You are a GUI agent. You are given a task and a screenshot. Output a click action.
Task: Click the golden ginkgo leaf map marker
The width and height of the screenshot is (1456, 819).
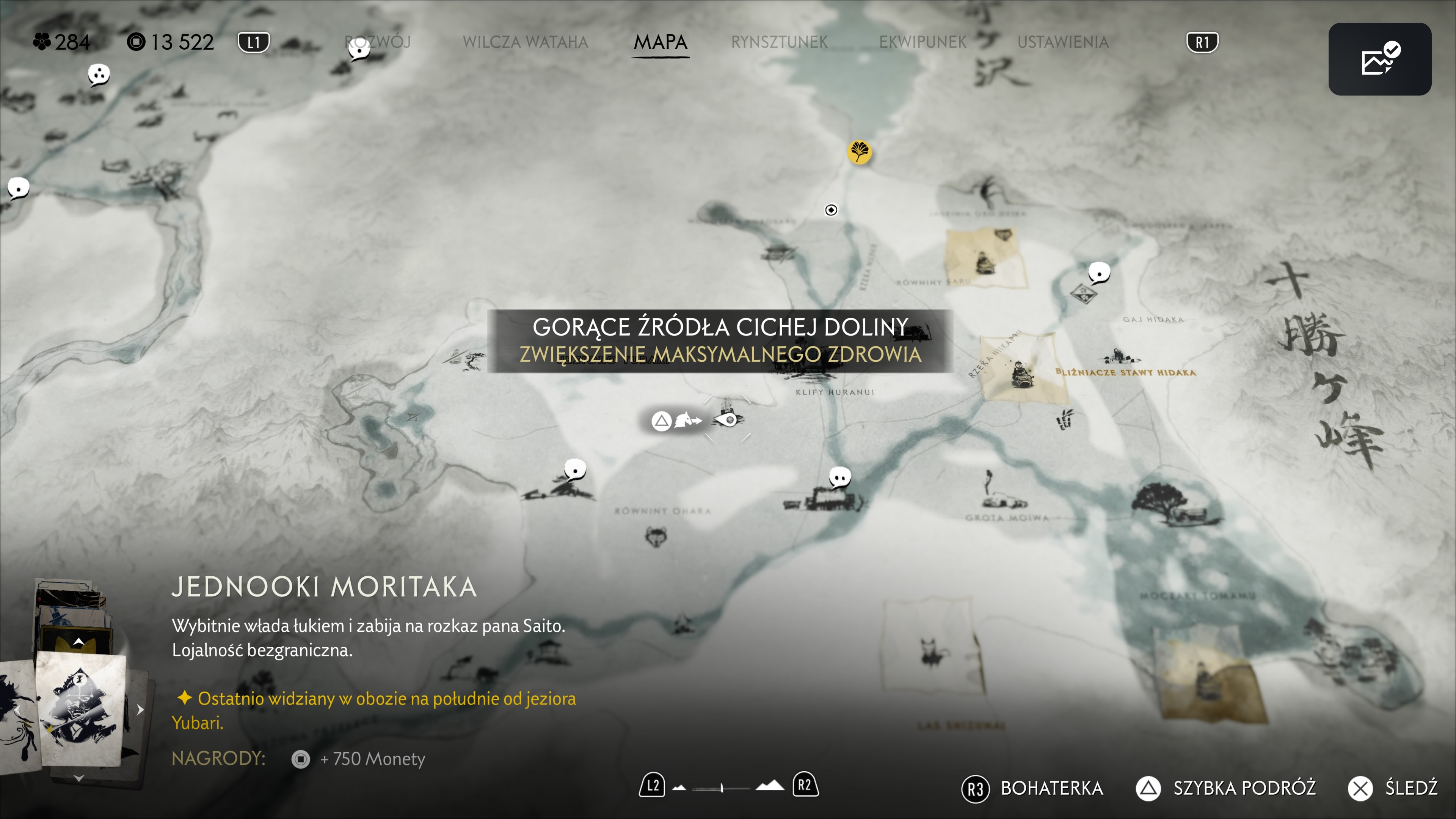859,152
